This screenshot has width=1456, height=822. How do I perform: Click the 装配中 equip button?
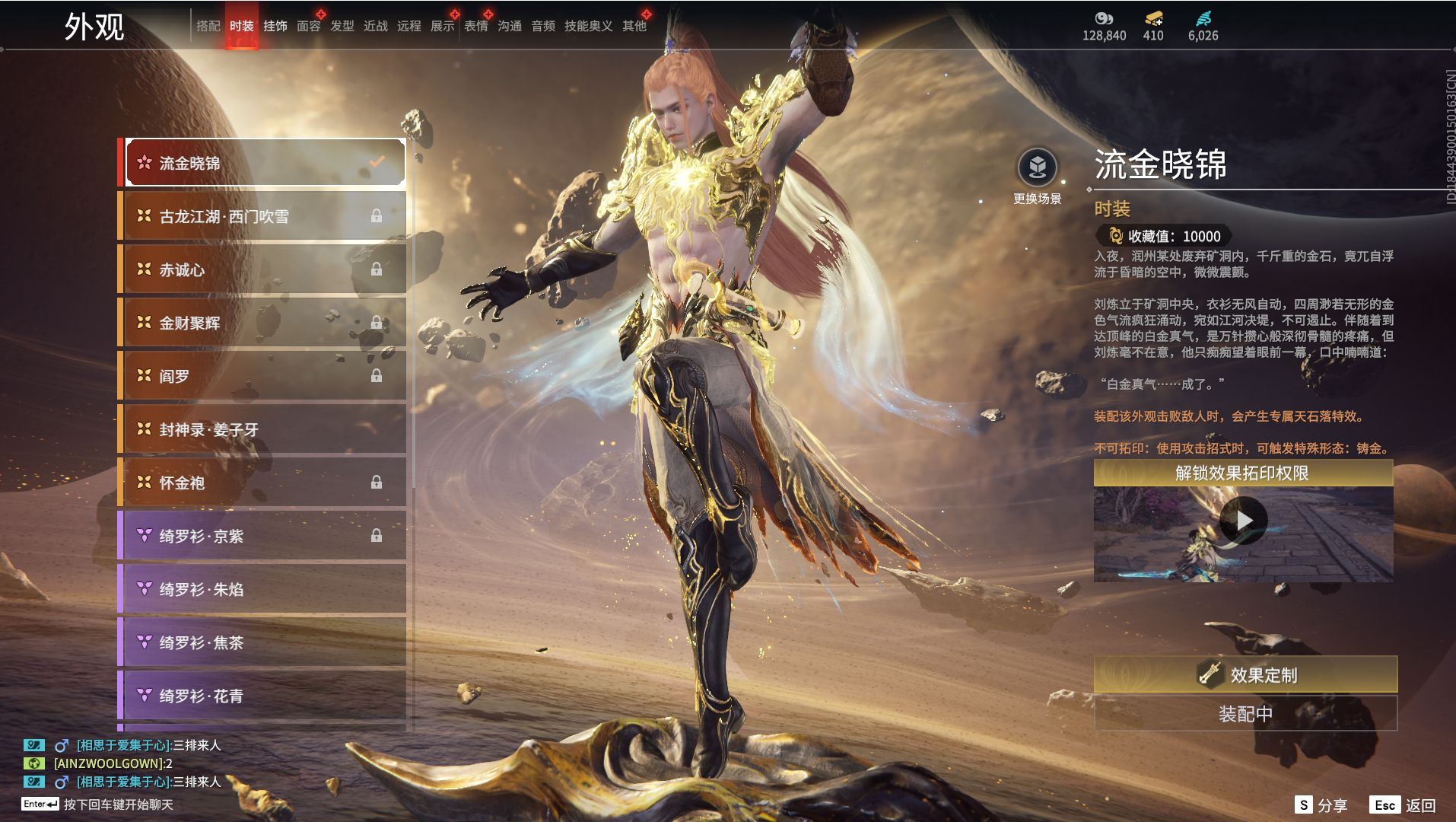coord(1245,714)
